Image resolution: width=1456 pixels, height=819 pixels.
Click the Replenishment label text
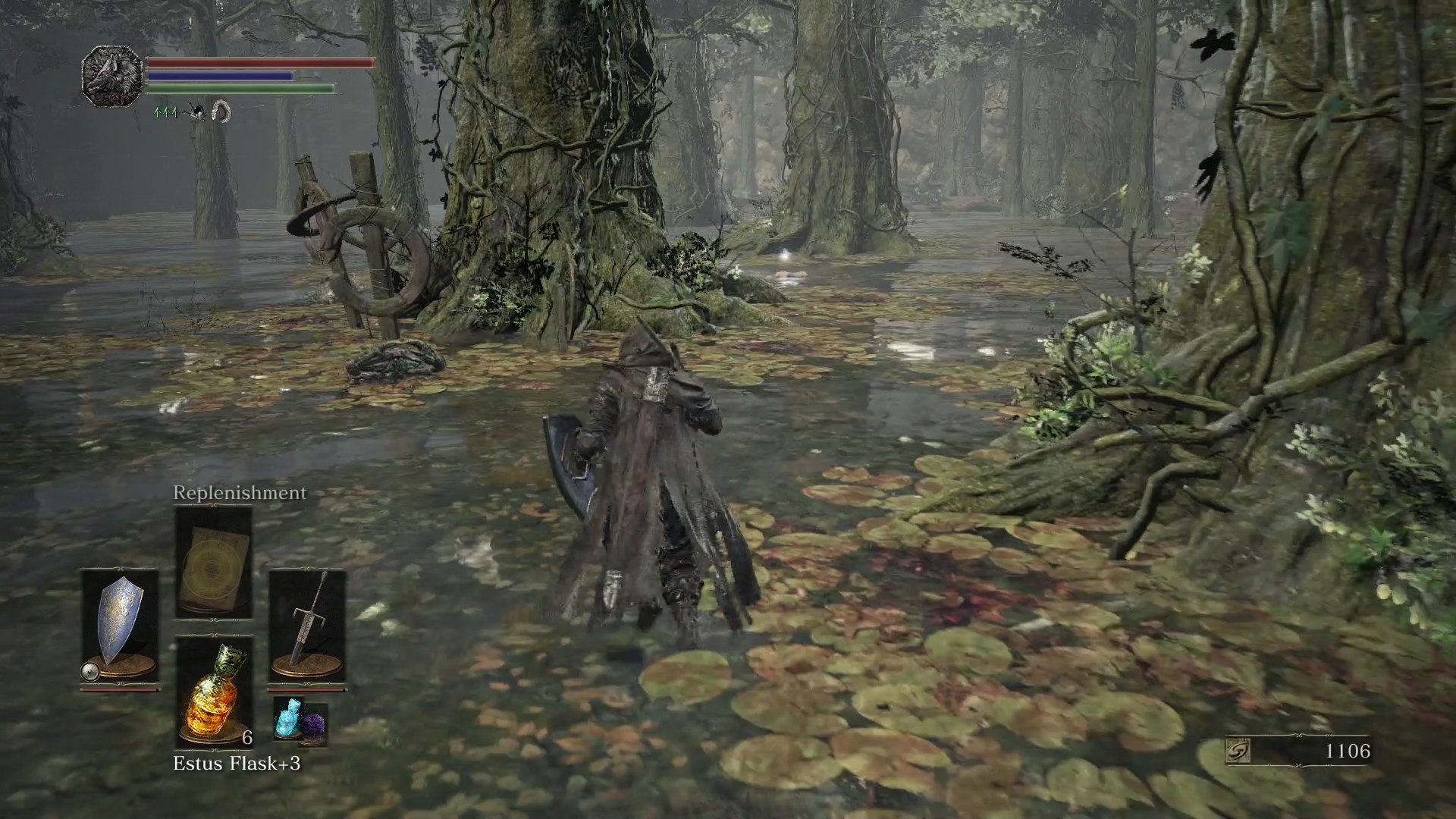click(x=240, y=491)
